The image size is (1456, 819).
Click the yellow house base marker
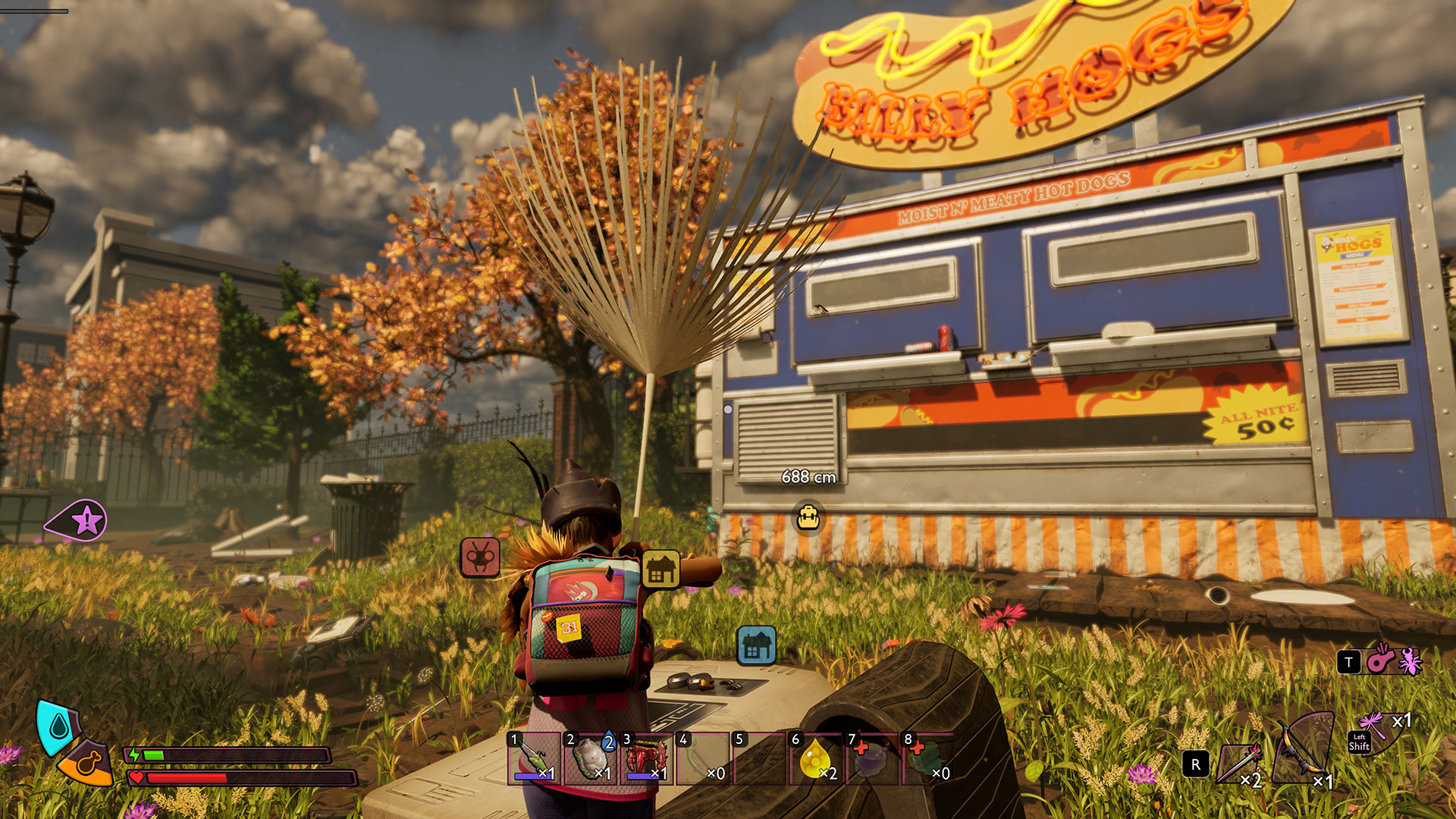tap(661, 570)
